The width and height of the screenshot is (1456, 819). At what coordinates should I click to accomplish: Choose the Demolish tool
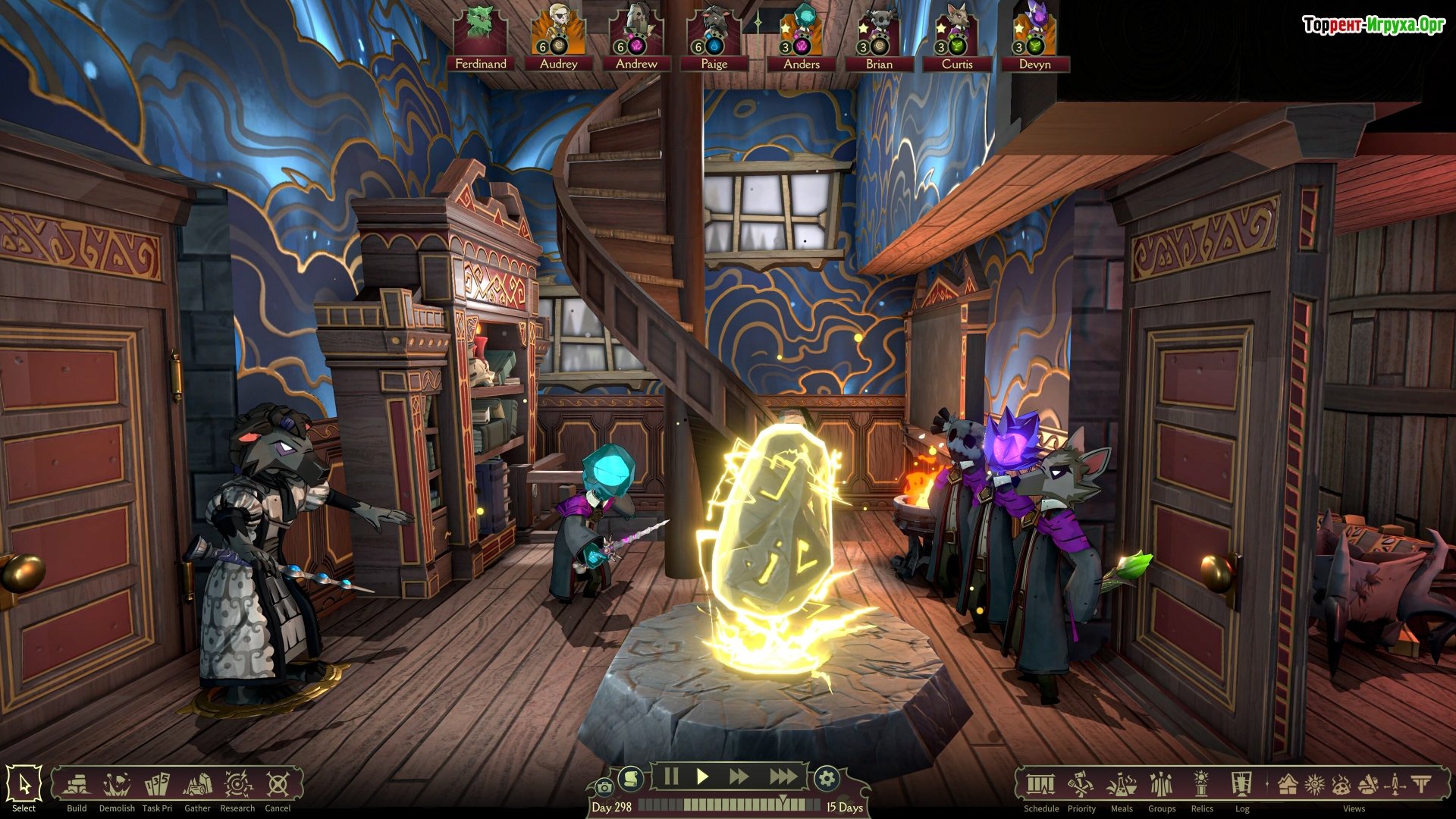coord(117,786)
